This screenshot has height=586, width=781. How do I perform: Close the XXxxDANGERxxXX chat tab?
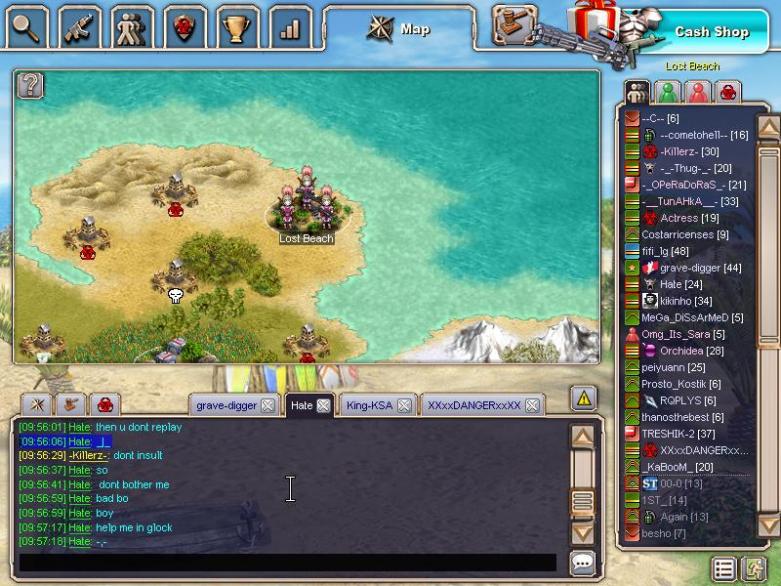(532, 406)
